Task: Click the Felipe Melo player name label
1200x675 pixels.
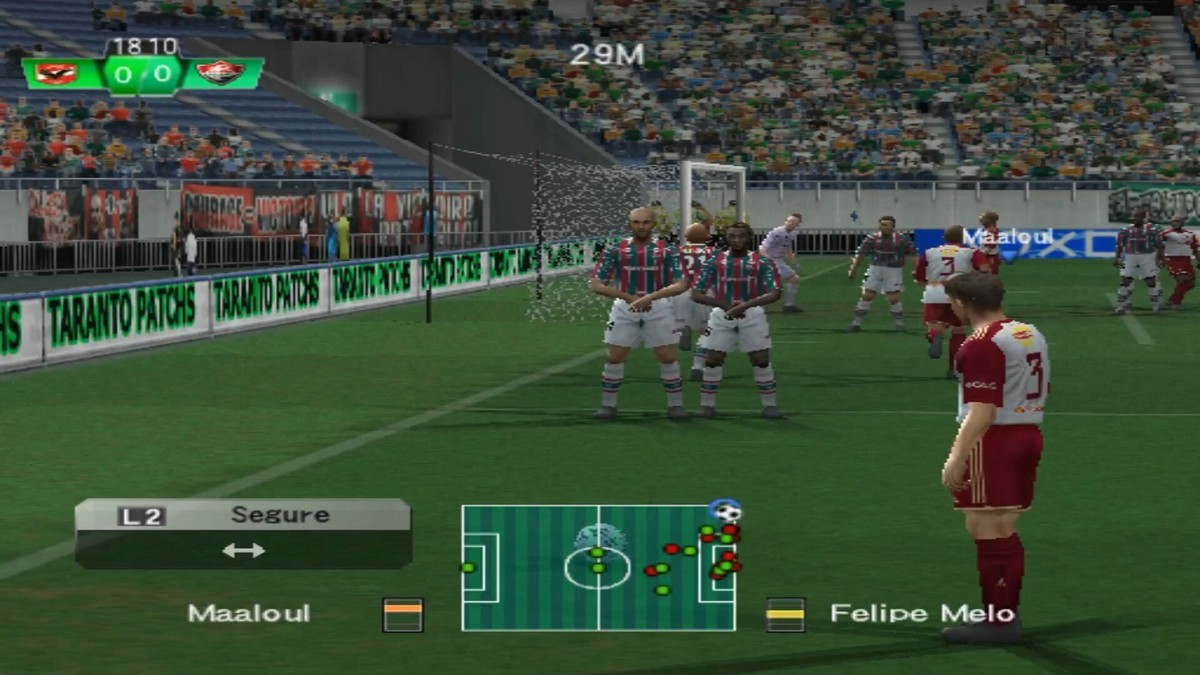Action: coord(922,614)
